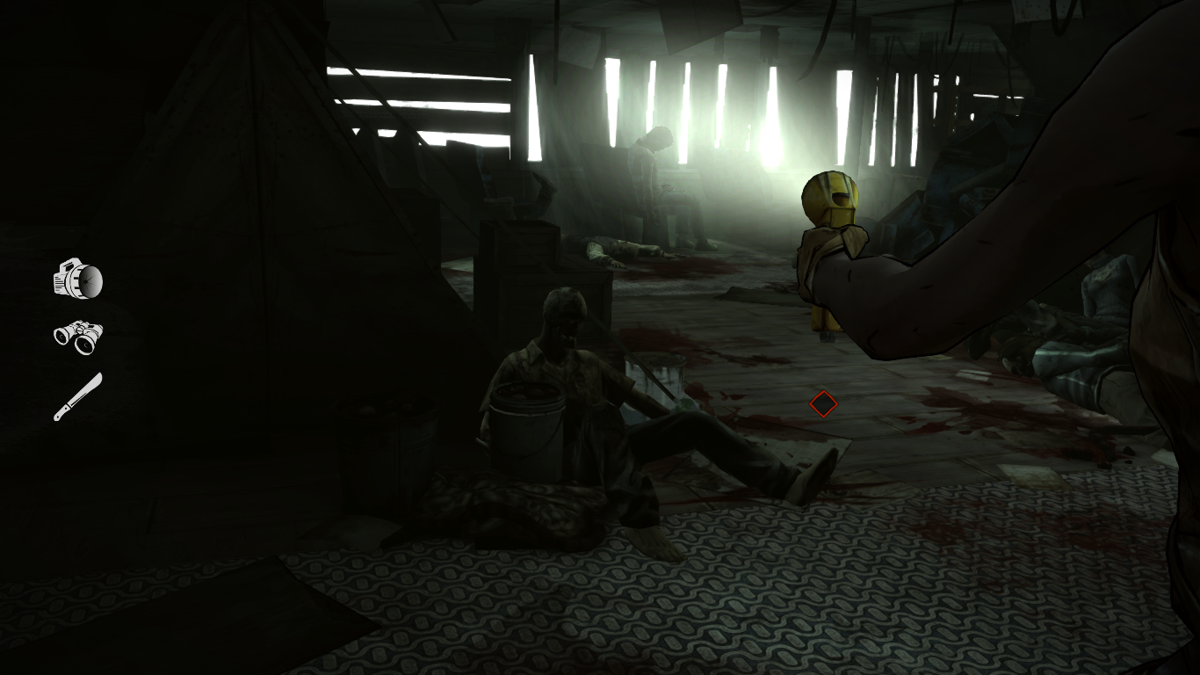Pick the machete inventory icon
Screen dimensions: 1200x675
tap(78, 396)
